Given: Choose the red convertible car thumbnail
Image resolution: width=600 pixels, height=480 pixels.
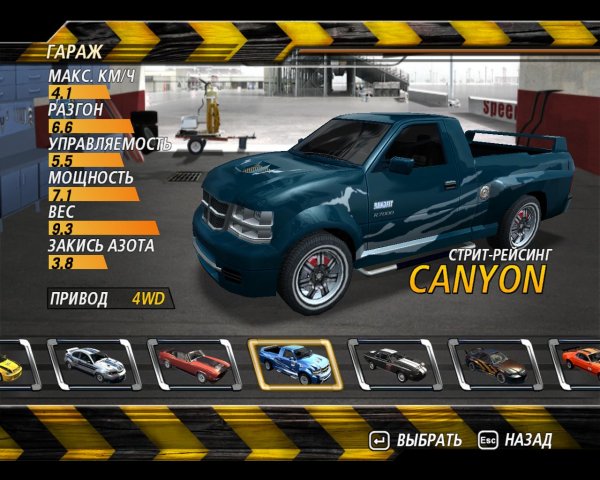Looking at the screenshot, I should (x=193, y=364).
